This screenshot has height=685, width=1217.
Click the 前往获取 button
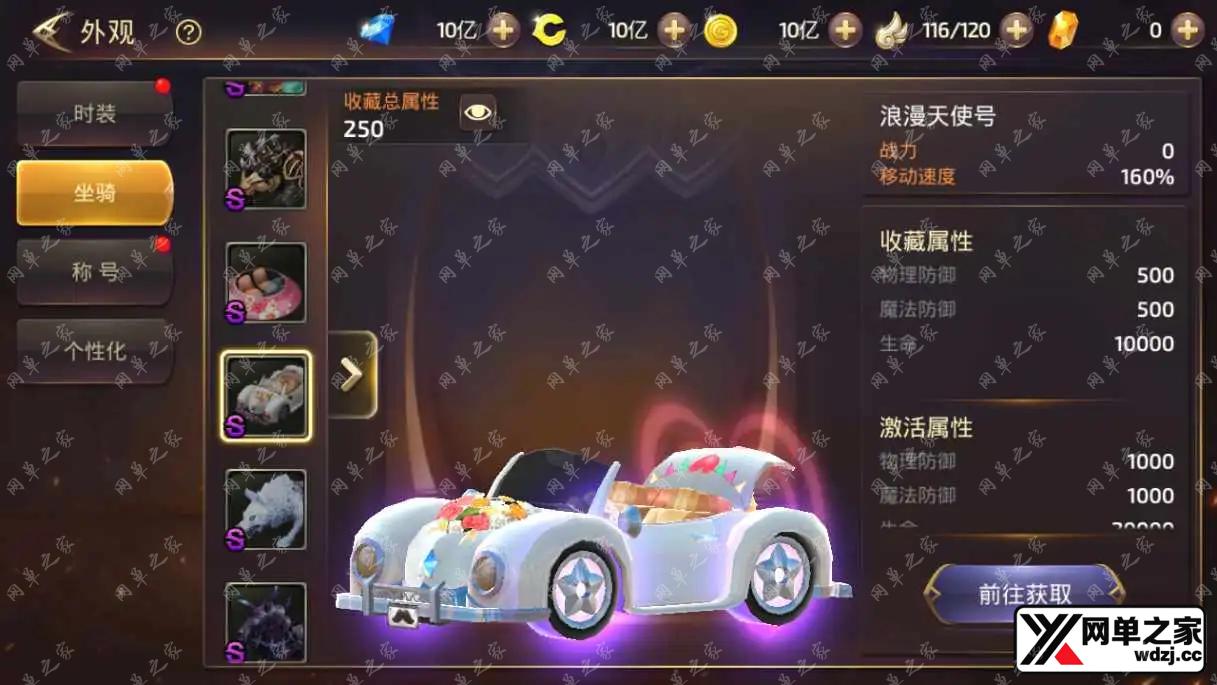tap(1025, 594)
